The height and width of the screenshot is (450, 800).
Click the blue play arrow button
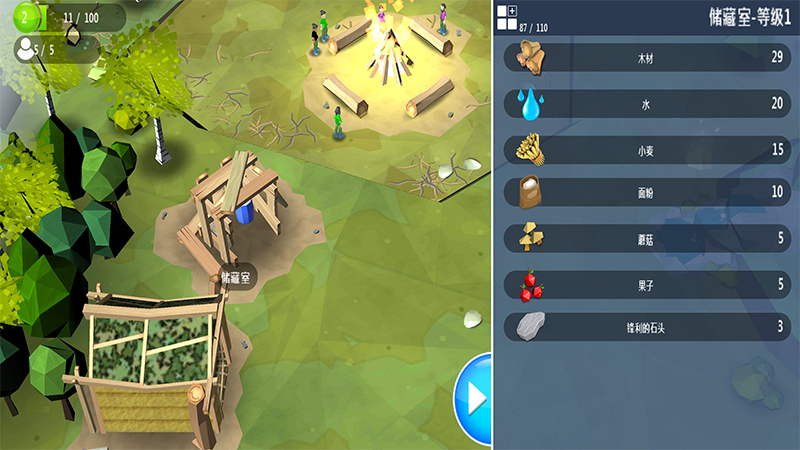pyautogui.click(x=474, y=398)
